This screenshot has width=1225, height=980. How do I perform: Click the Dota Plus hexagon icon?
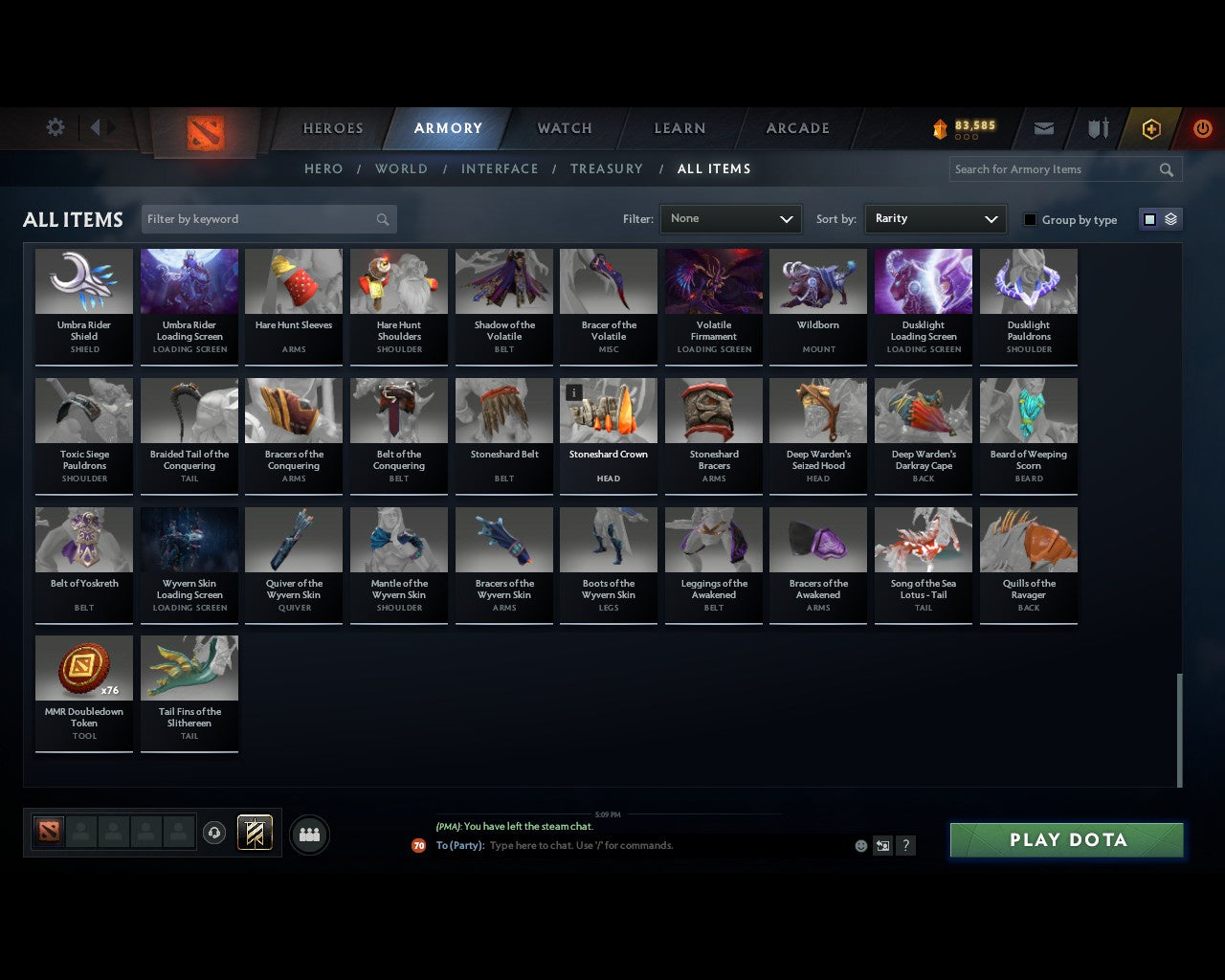[x=1150, y=127]
